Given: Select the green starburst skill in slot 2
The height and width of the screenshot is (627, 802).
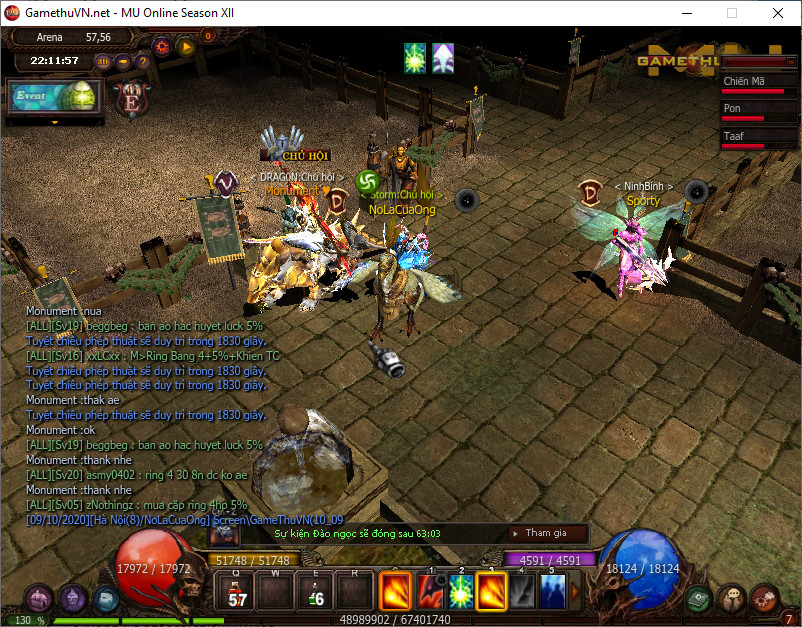Looking at the screenshot, I should click(x=461, y=590).
